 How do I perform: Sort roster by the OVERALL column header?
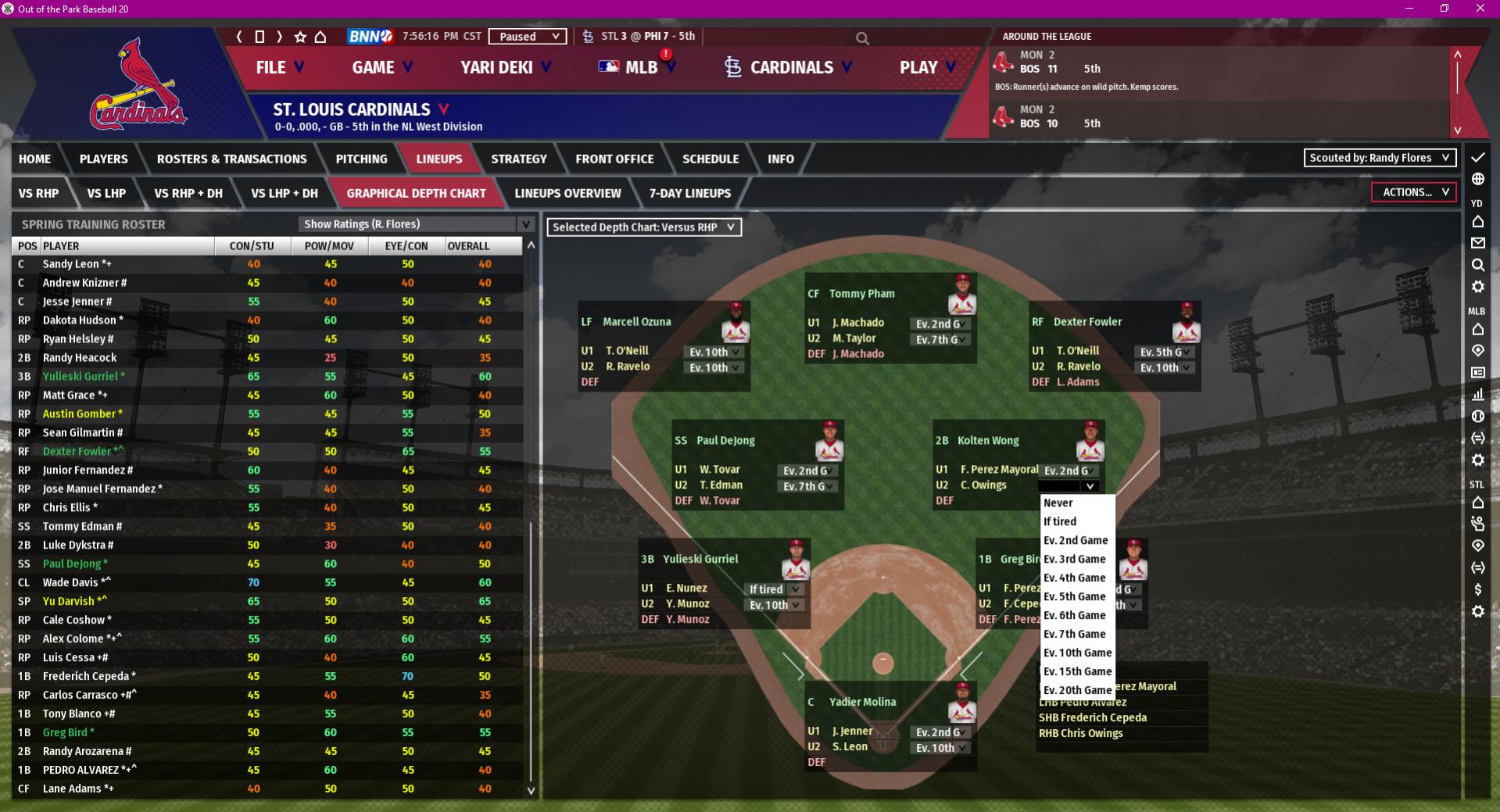coord(468,246)
